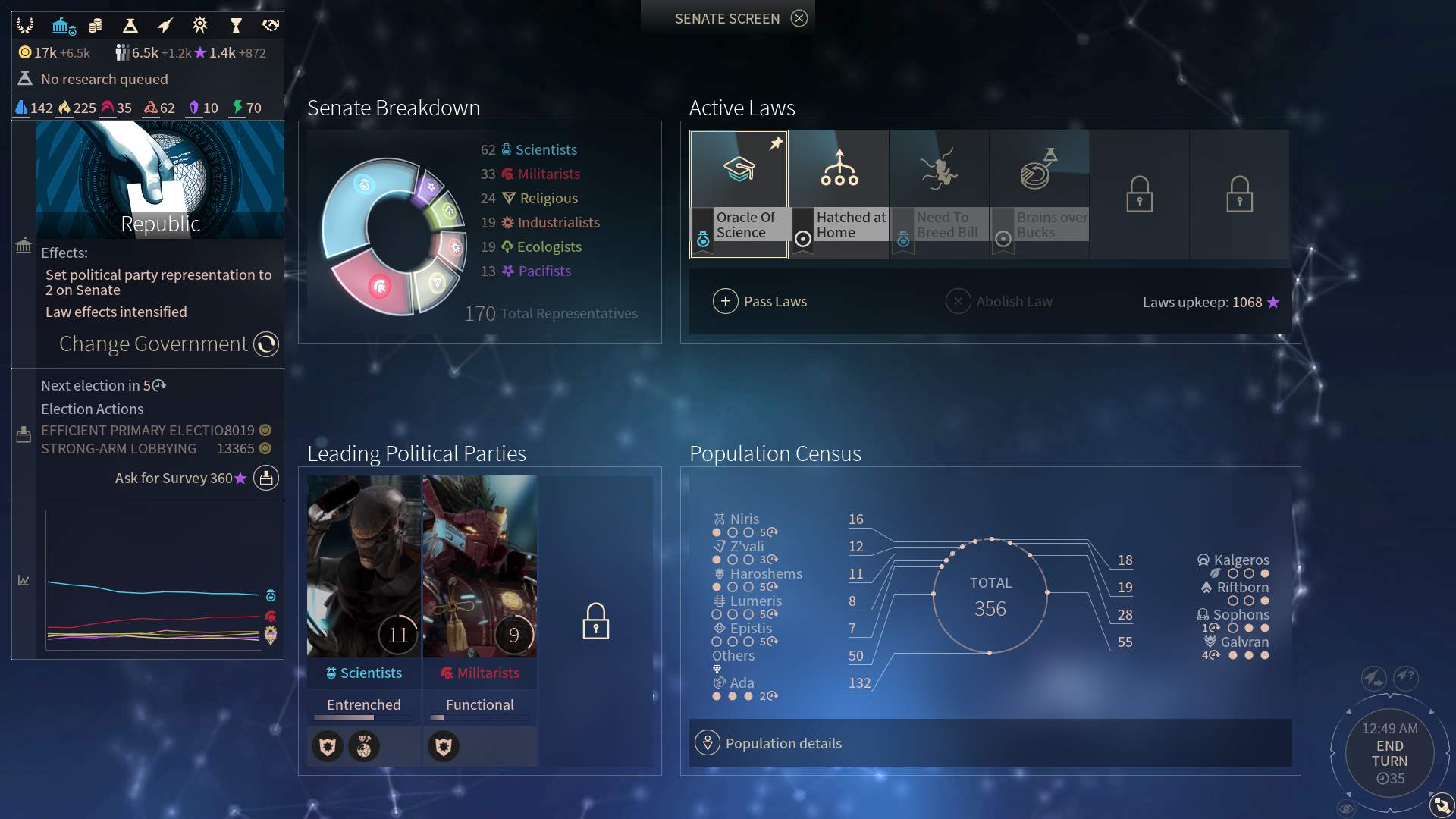Click the research queue status line

click(x=105, y=79)
